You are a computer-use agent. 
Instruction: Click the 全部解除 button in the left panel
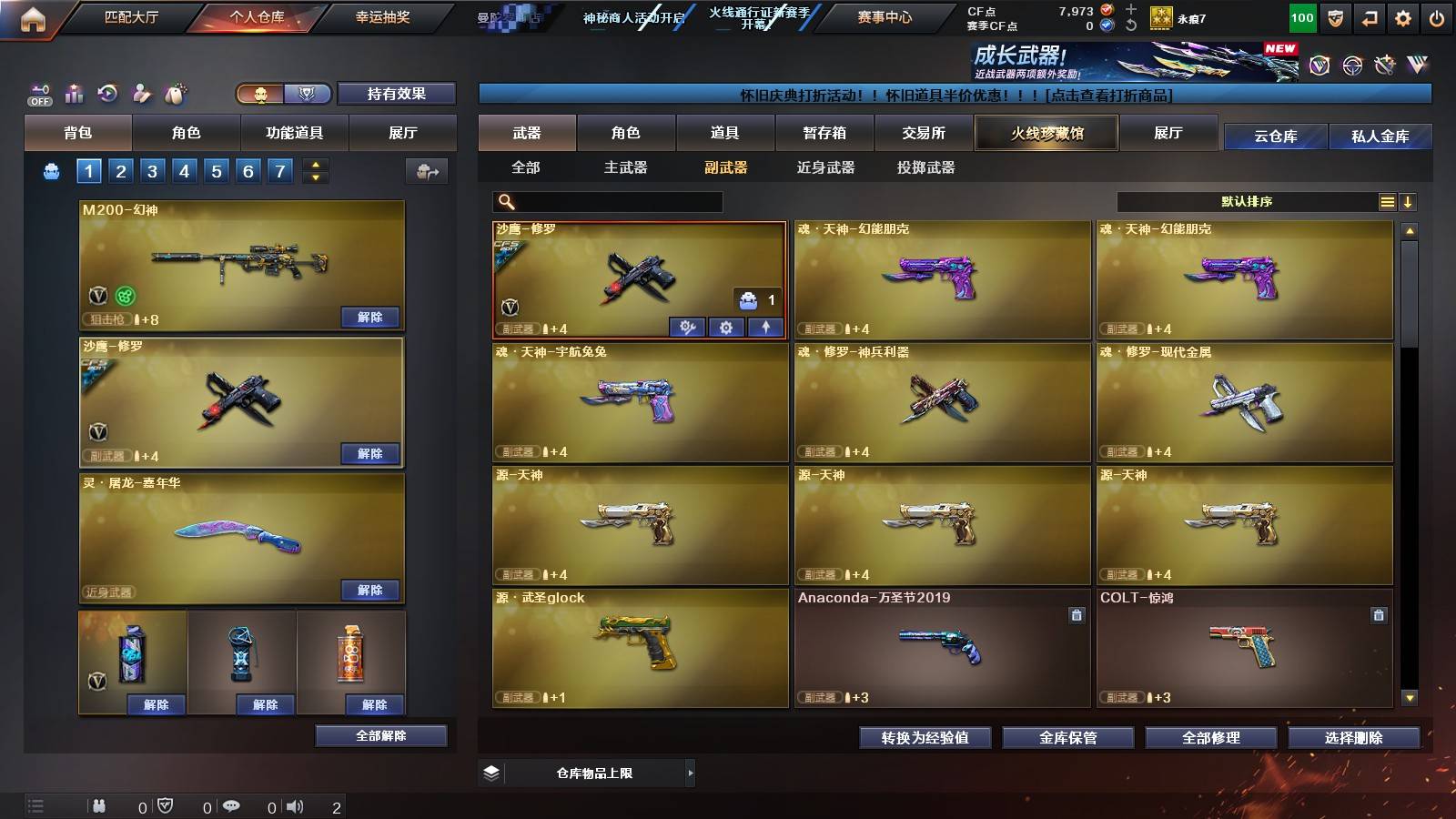(381, 735)
